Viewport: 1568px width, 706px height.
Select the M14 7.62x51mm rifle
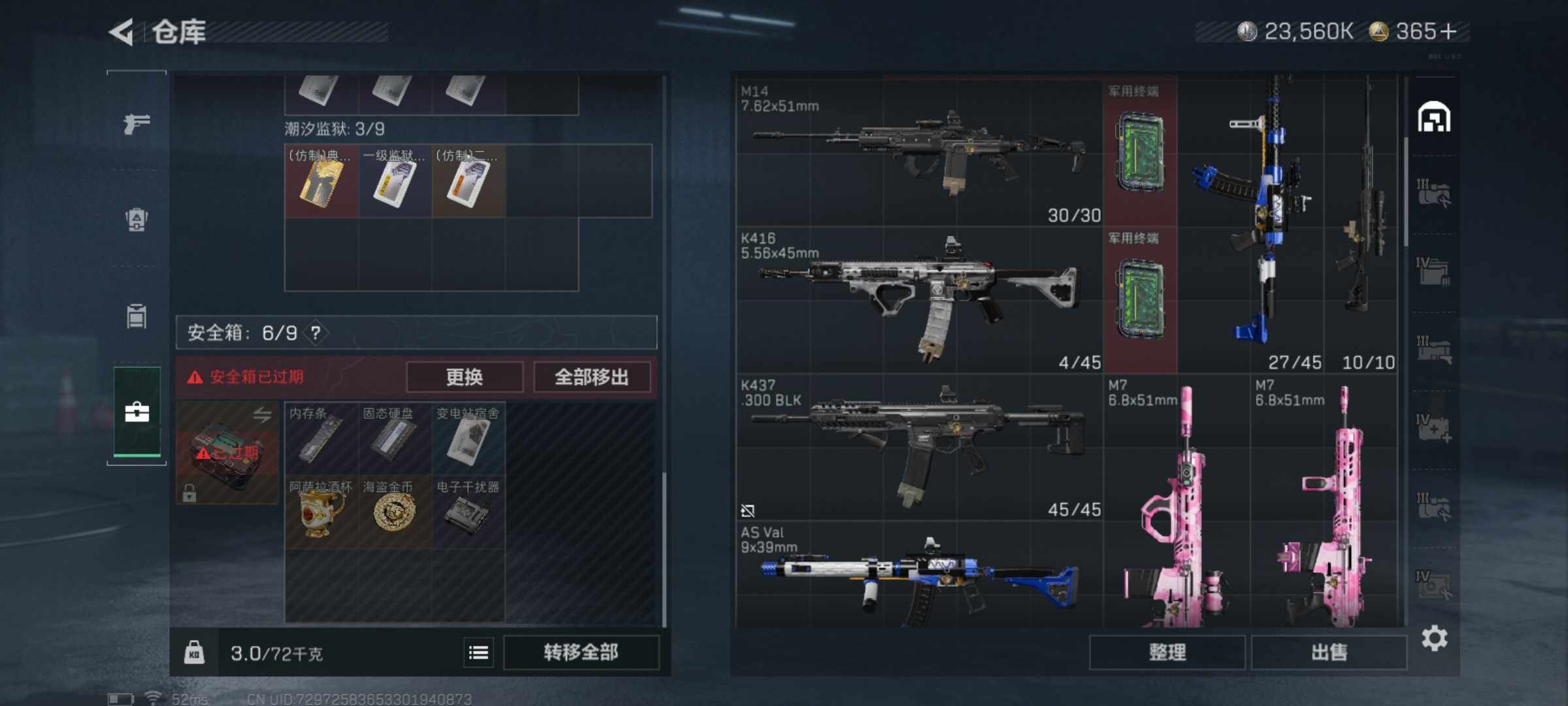(919, 152)
